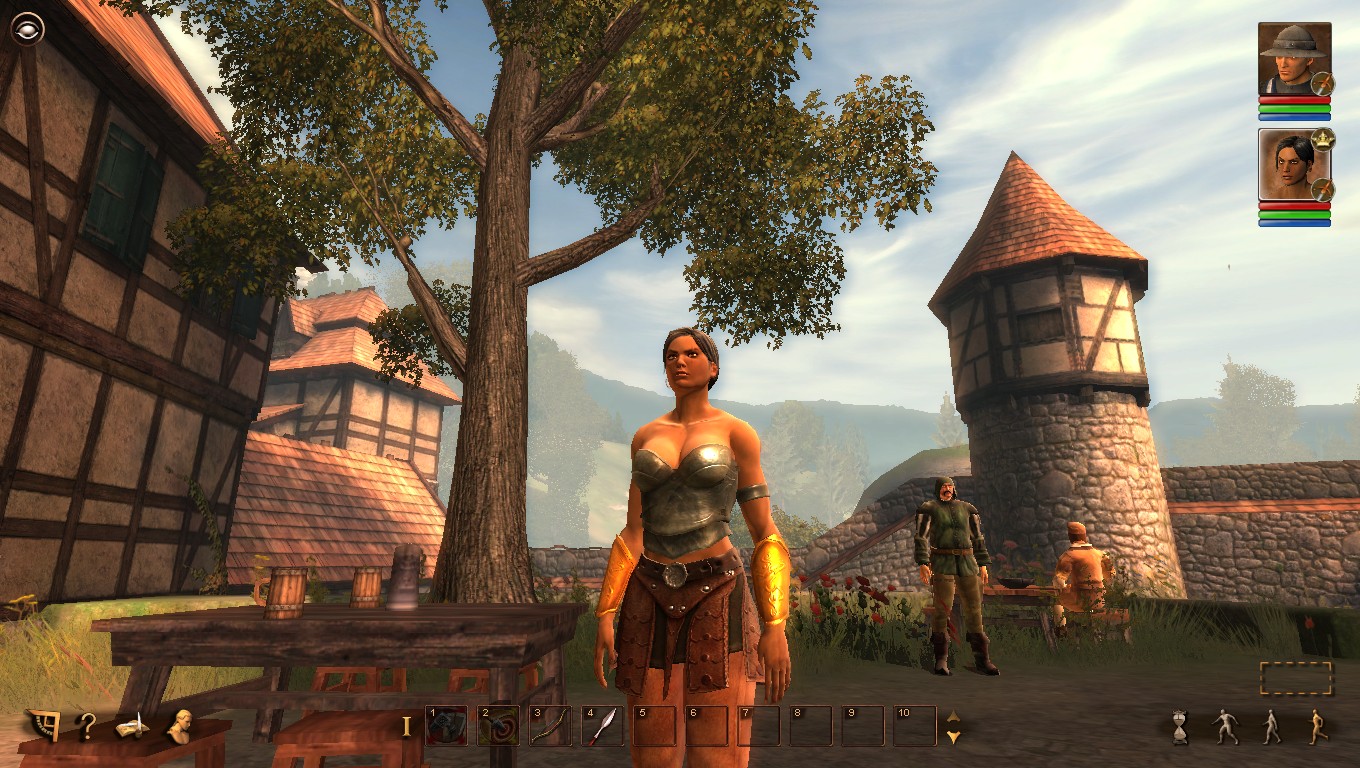Open the quest journal book icon

(x=132, y=727)
